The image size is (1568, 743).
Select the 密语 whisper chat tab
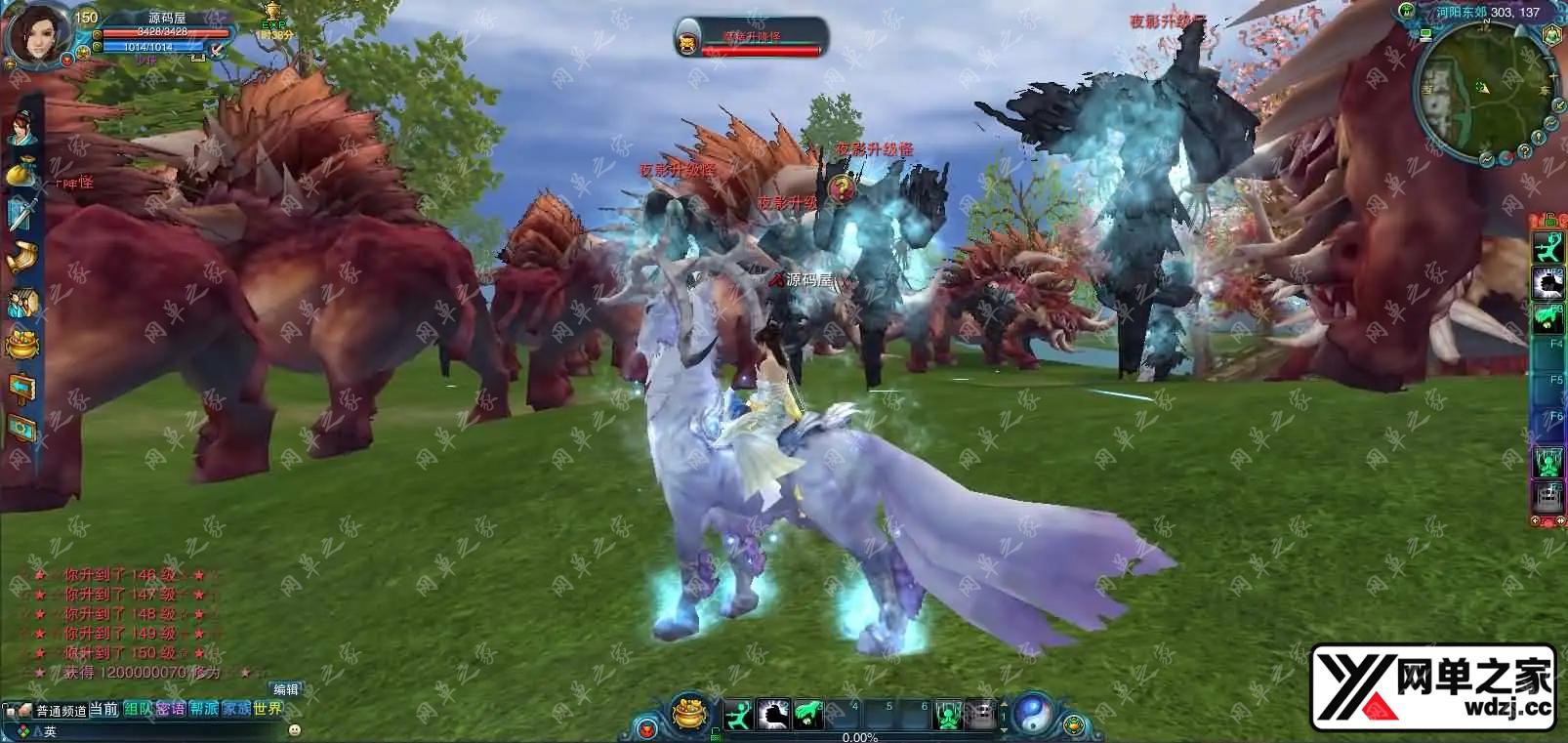pos(170,709)
